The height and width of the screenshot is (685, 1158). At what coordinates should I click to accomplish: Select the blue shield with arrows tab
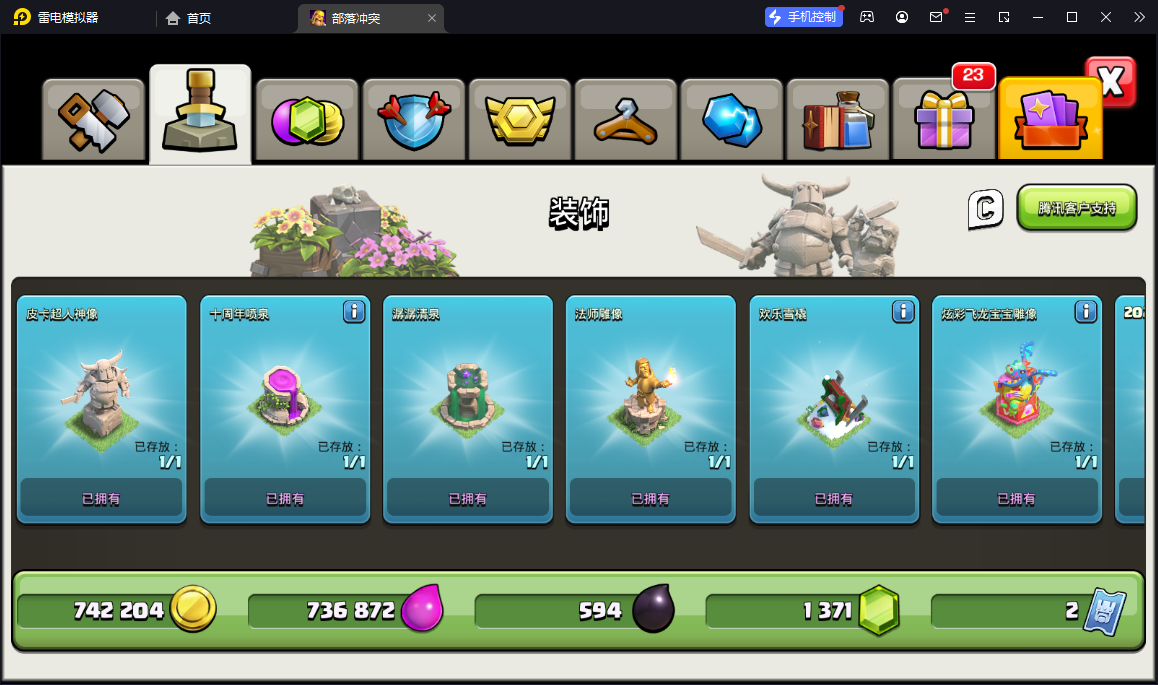pyautogui.click(x=413, y=119)
